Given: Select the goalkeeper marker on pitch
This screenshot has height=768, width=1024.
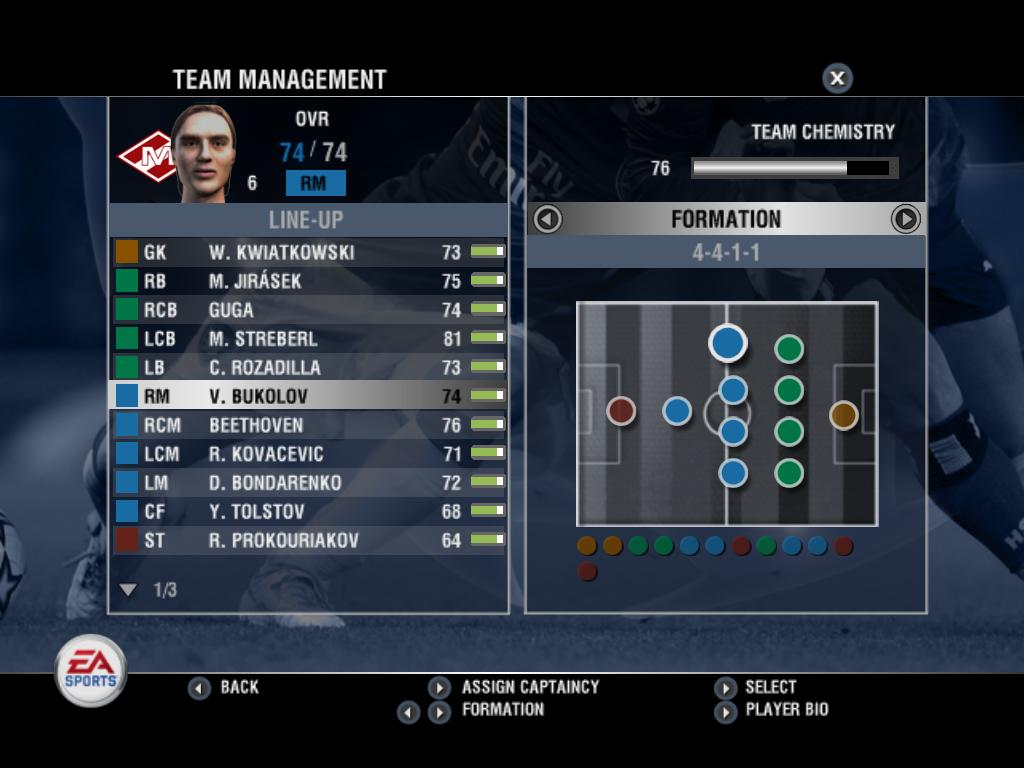Looking at the screenshot, I should tap(843, 414).
